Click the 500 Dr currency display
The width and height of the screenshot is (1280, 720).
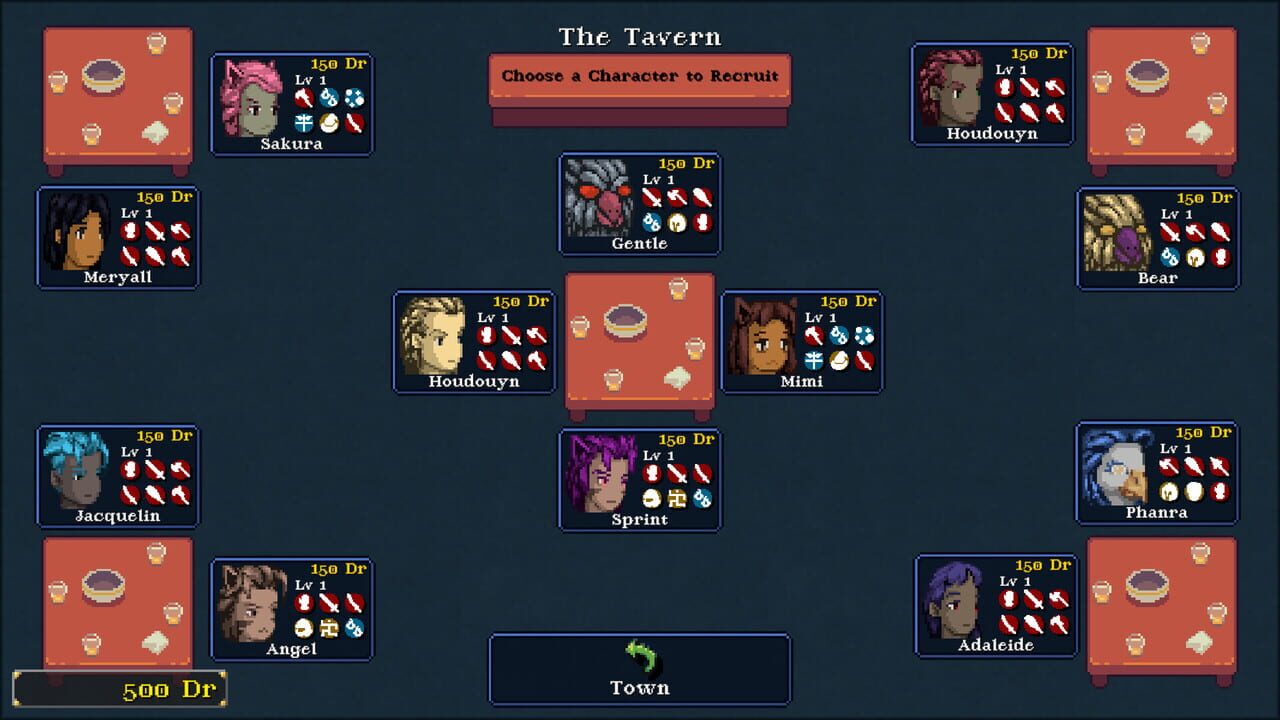[x=120, y=688]
